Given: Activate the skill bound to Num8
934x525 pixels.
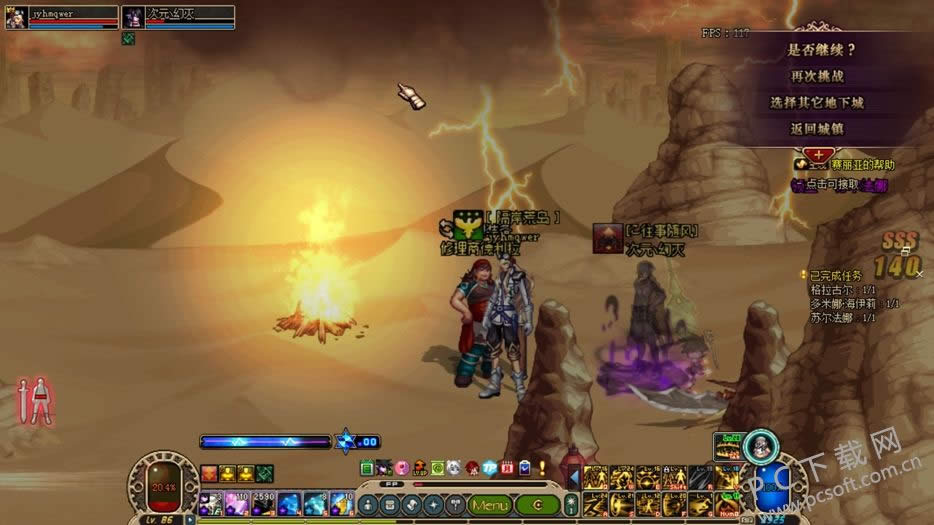Looking at the screenshot, I should [726, 504].
